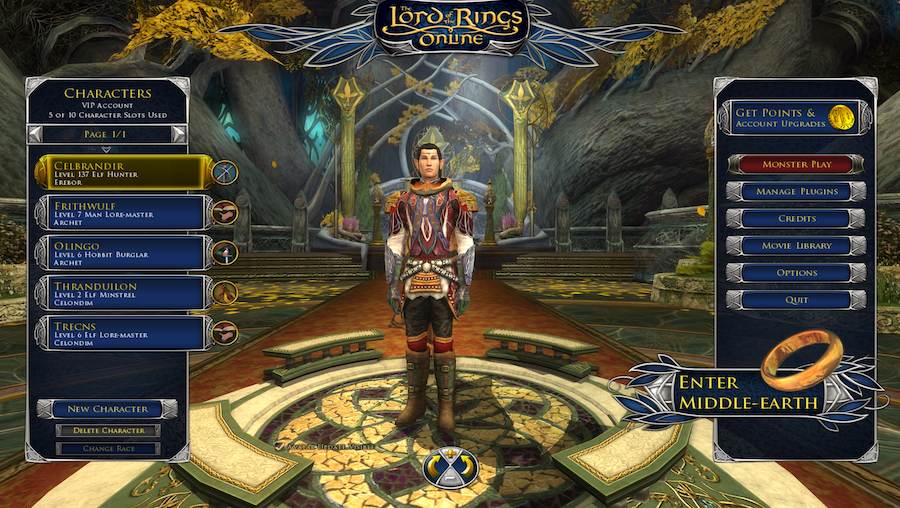Quit the game
This screenshot has height=508, width=900.
click(x=795, y=299)
